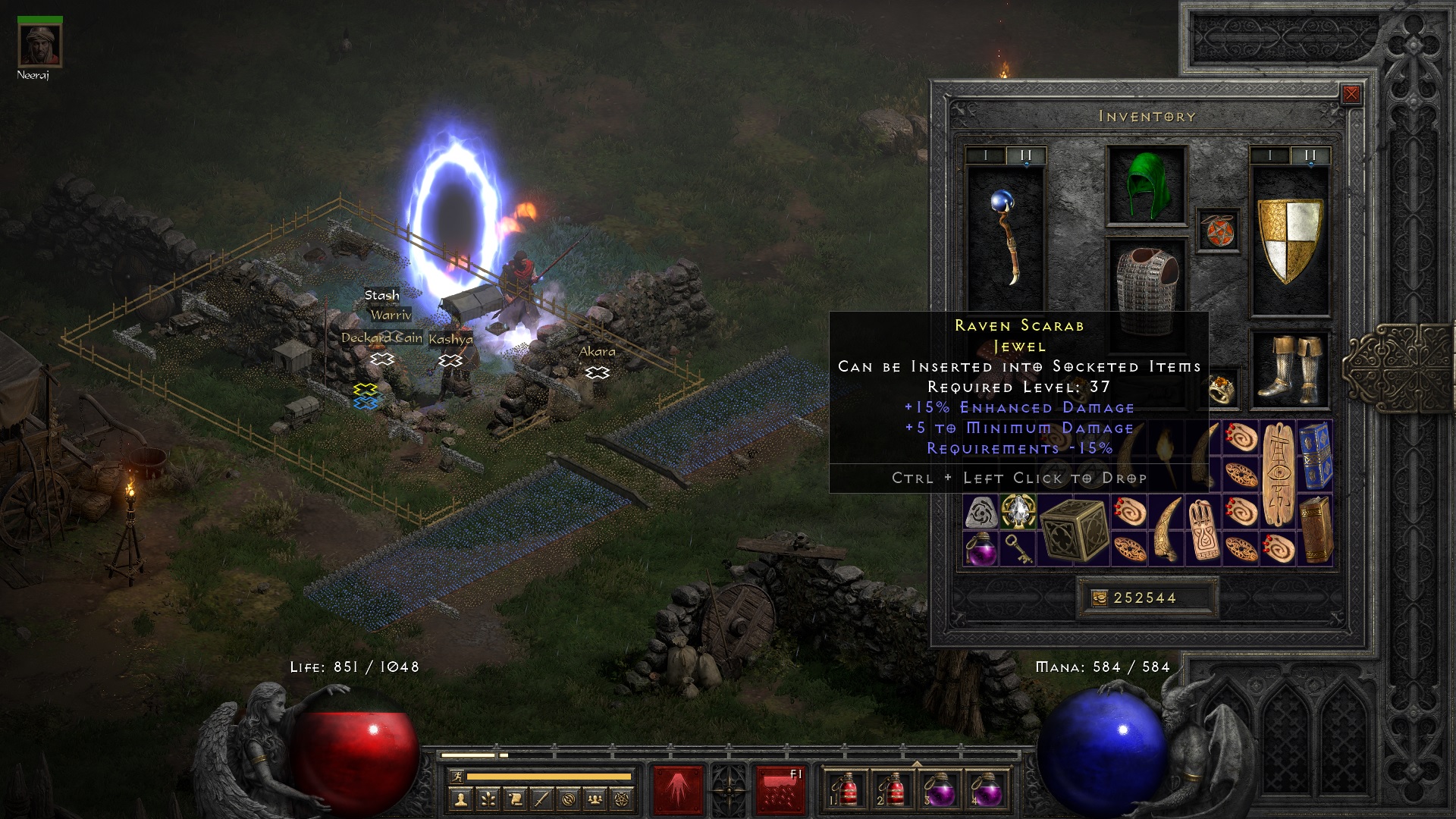Close the Inventory panel
1456x819 pixels.
[1351, 95]
